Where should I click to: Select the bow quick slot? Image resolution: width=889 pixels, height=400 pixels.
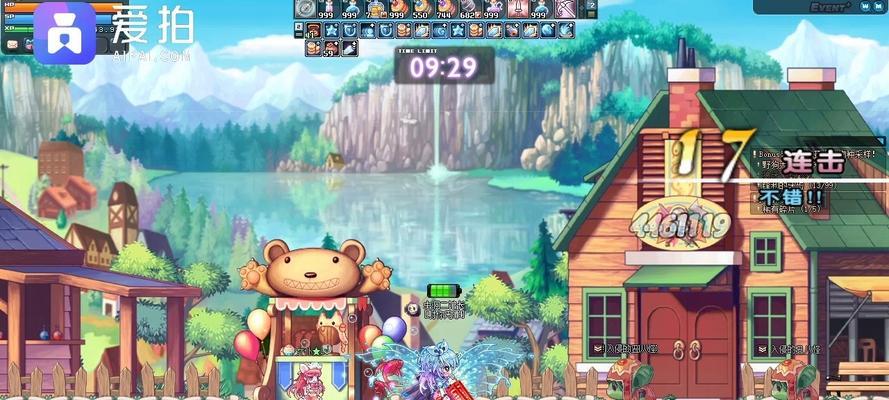pyautogui.click(x=563, y=9)
